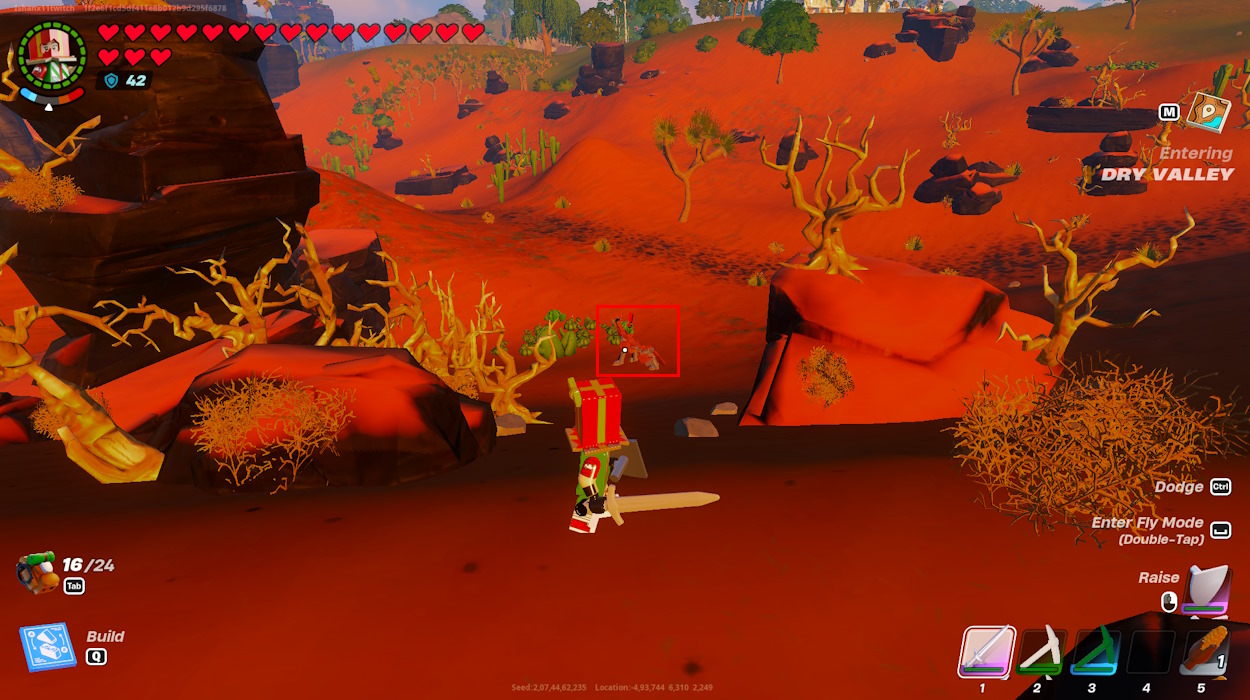Equip the white pickaxe in the hotbar
Viewport: 1250px width, 700px height.
click(x=1041, y=652)
